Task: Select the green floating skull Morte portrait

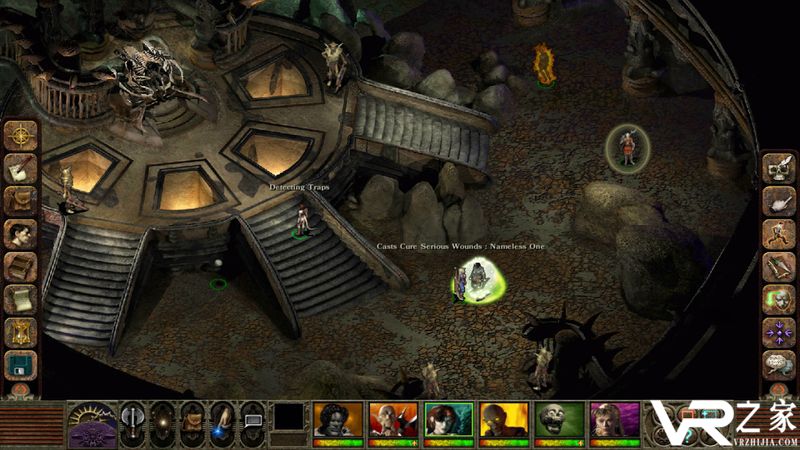Action: pyautogui.click(x=556, y=420)
